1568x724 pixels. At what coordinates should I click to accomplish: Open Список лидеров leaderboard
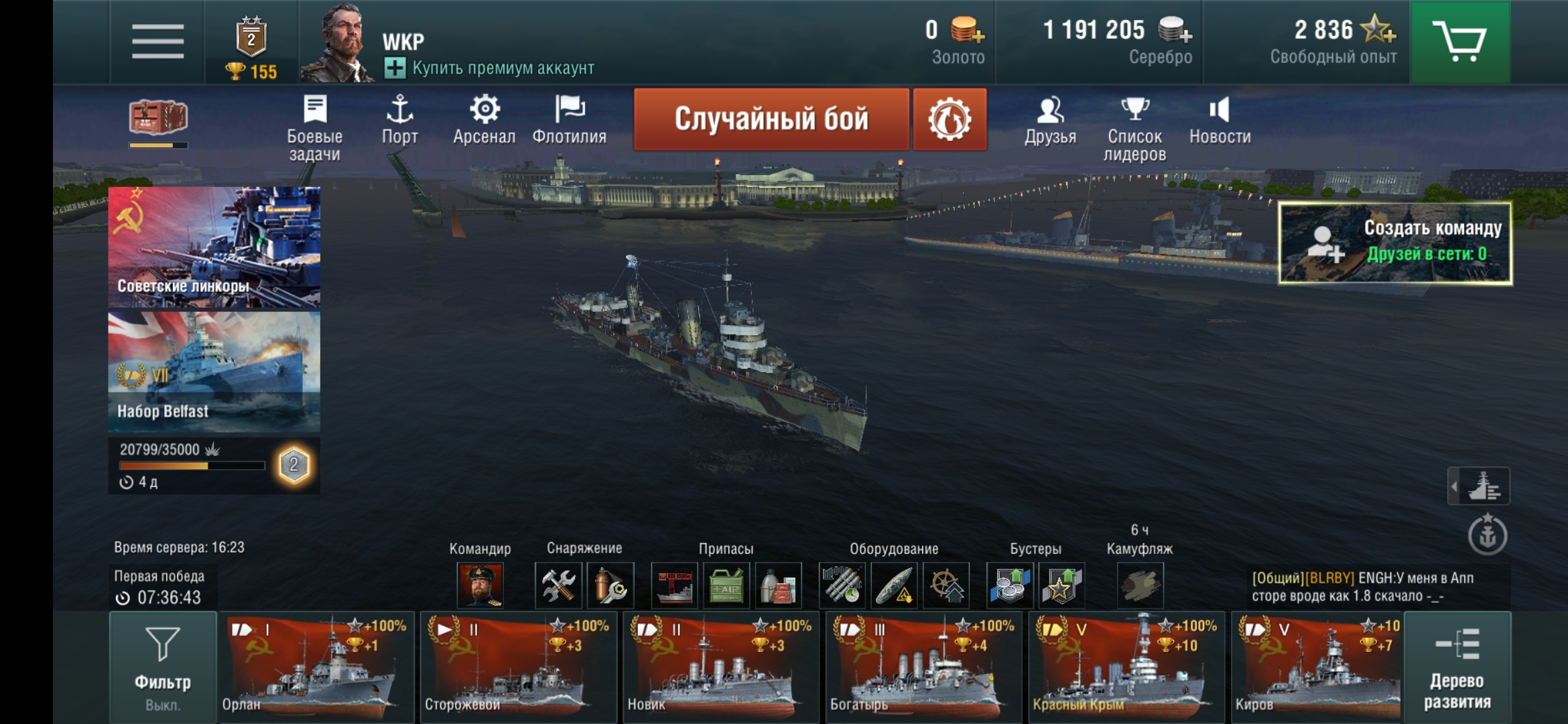1134,127
